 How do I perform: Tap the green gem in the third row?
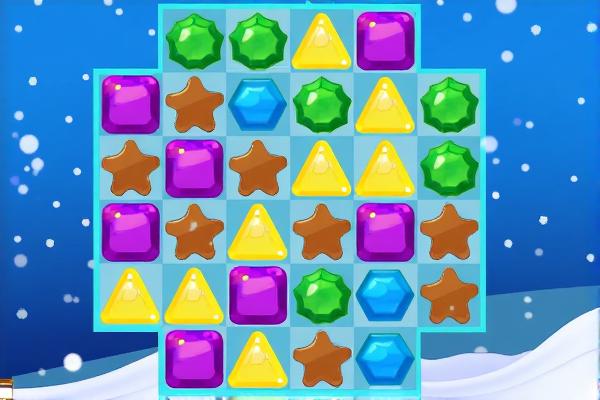(x=448, y=167)
